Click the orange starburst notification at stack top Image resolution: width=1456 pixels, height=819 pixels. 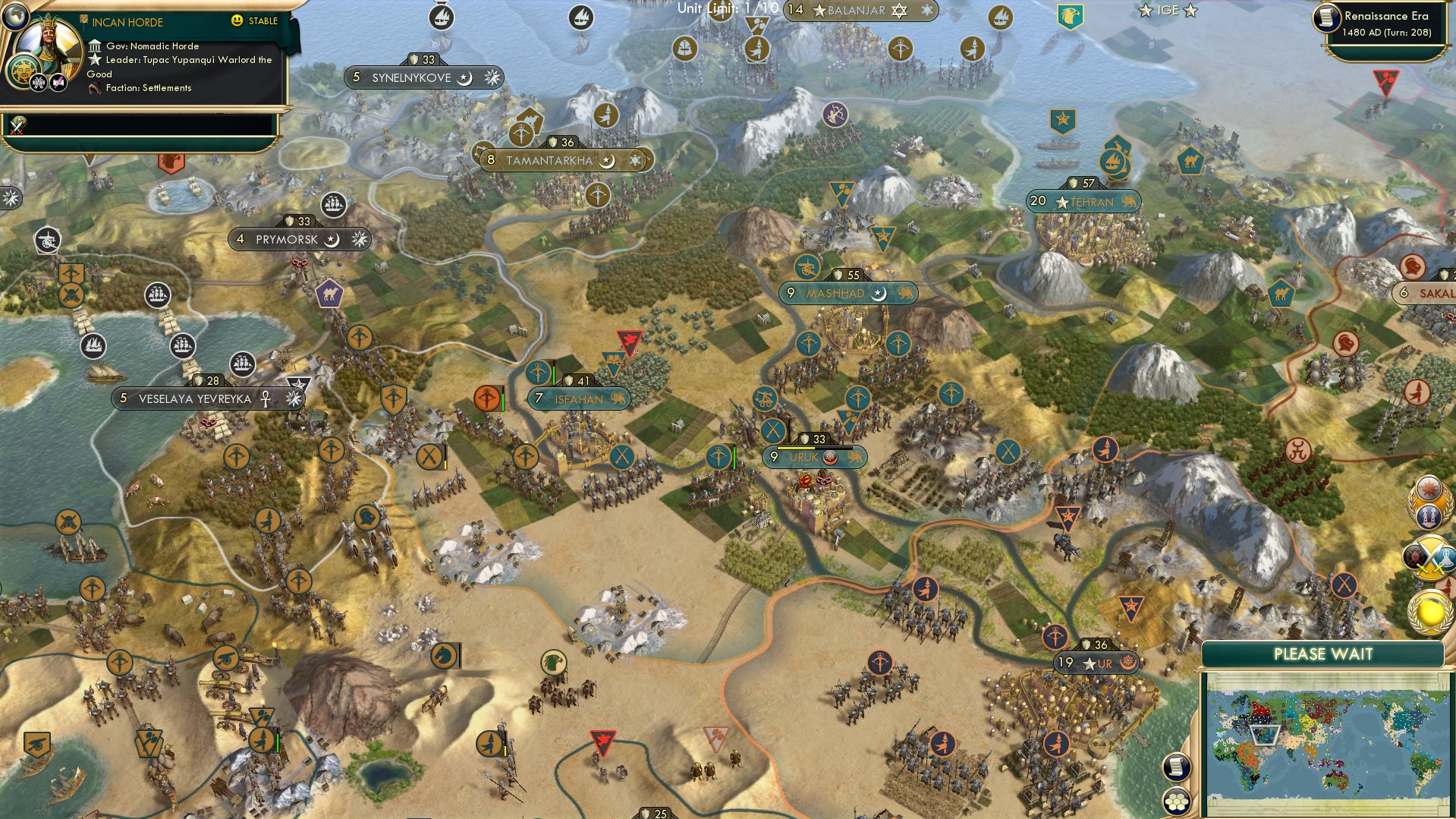[1428, 490]
